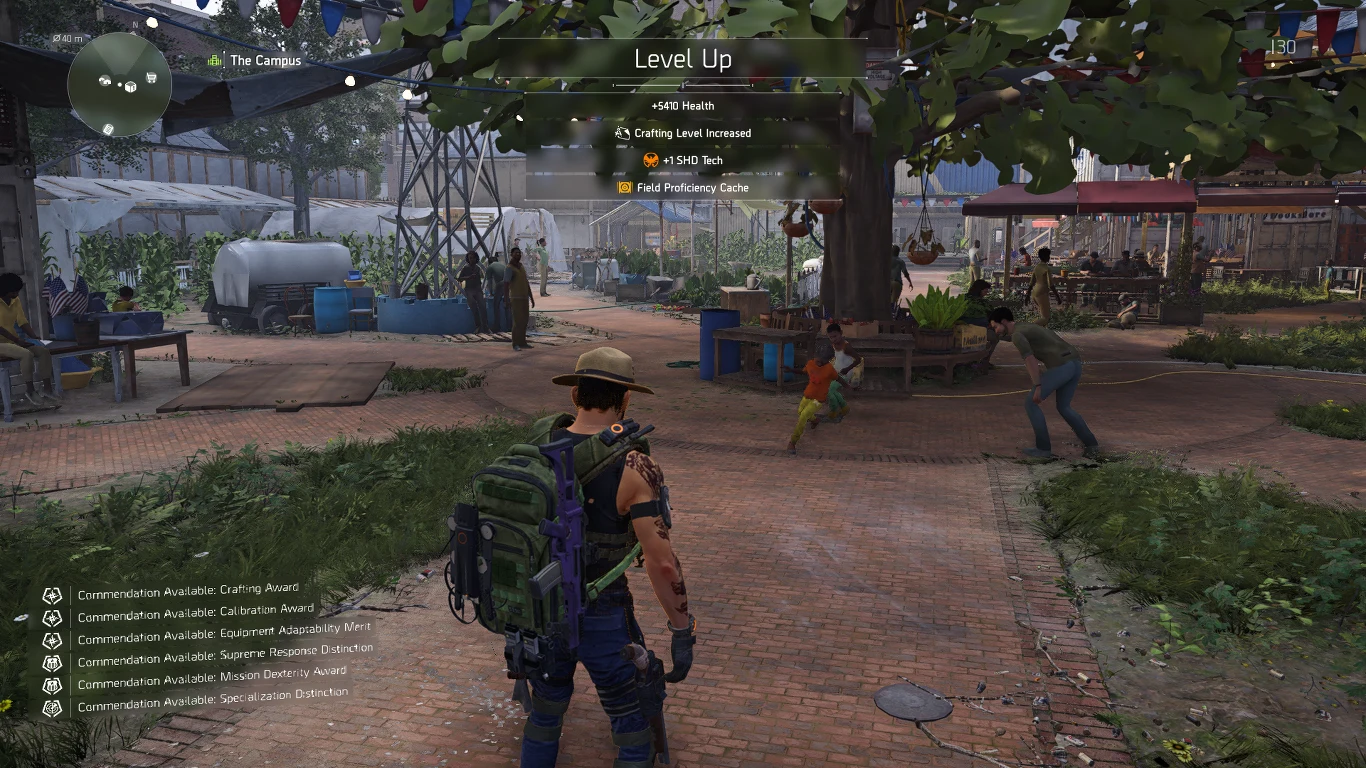Screen dimensions: 1366x768
Task: Click the 130 ammo count display
Action: tap(1284, 44)
